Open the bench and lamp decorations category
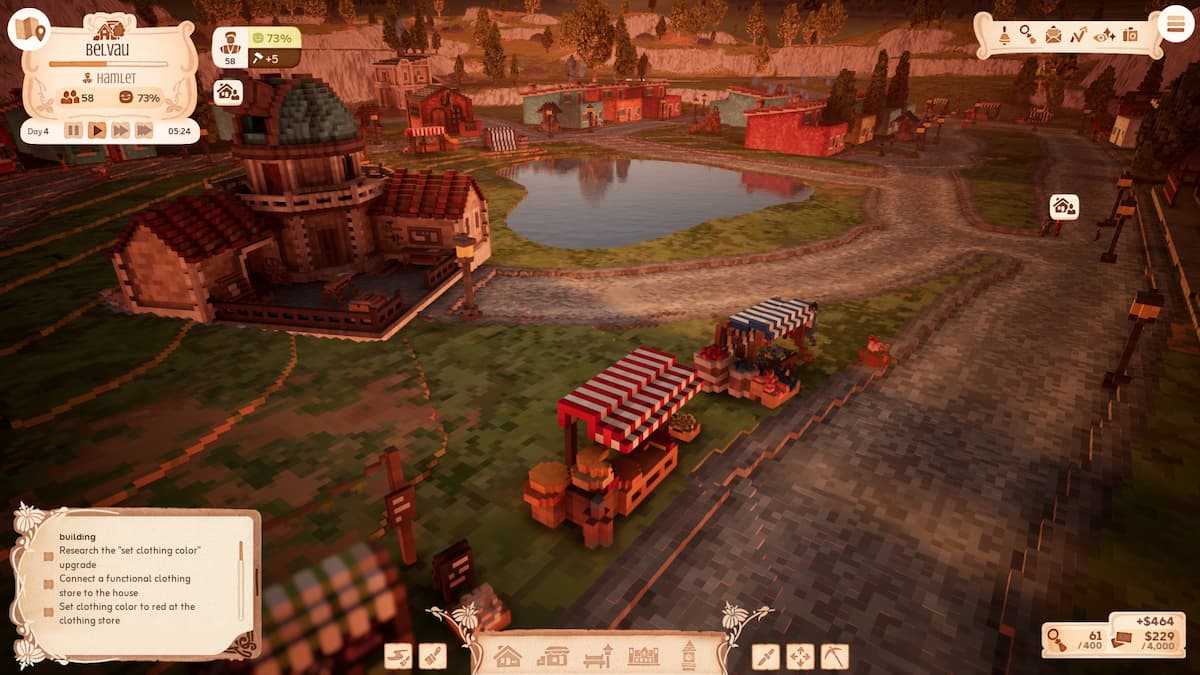1200x675 pixels. [597, 657]
